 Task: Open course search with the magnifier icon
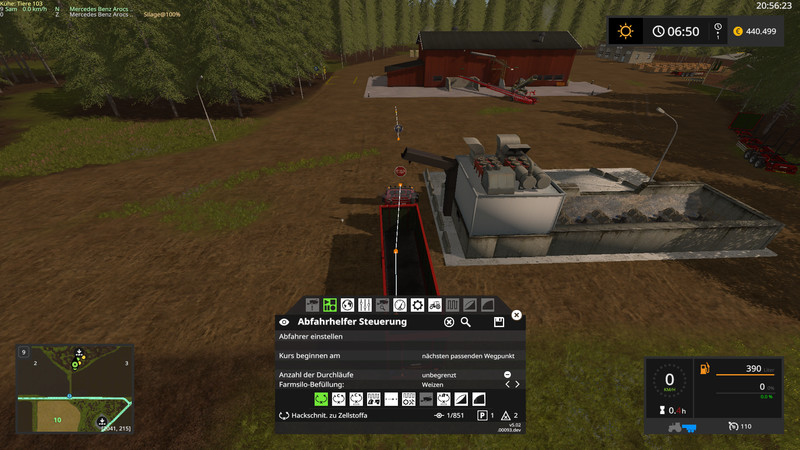point(466,322)
